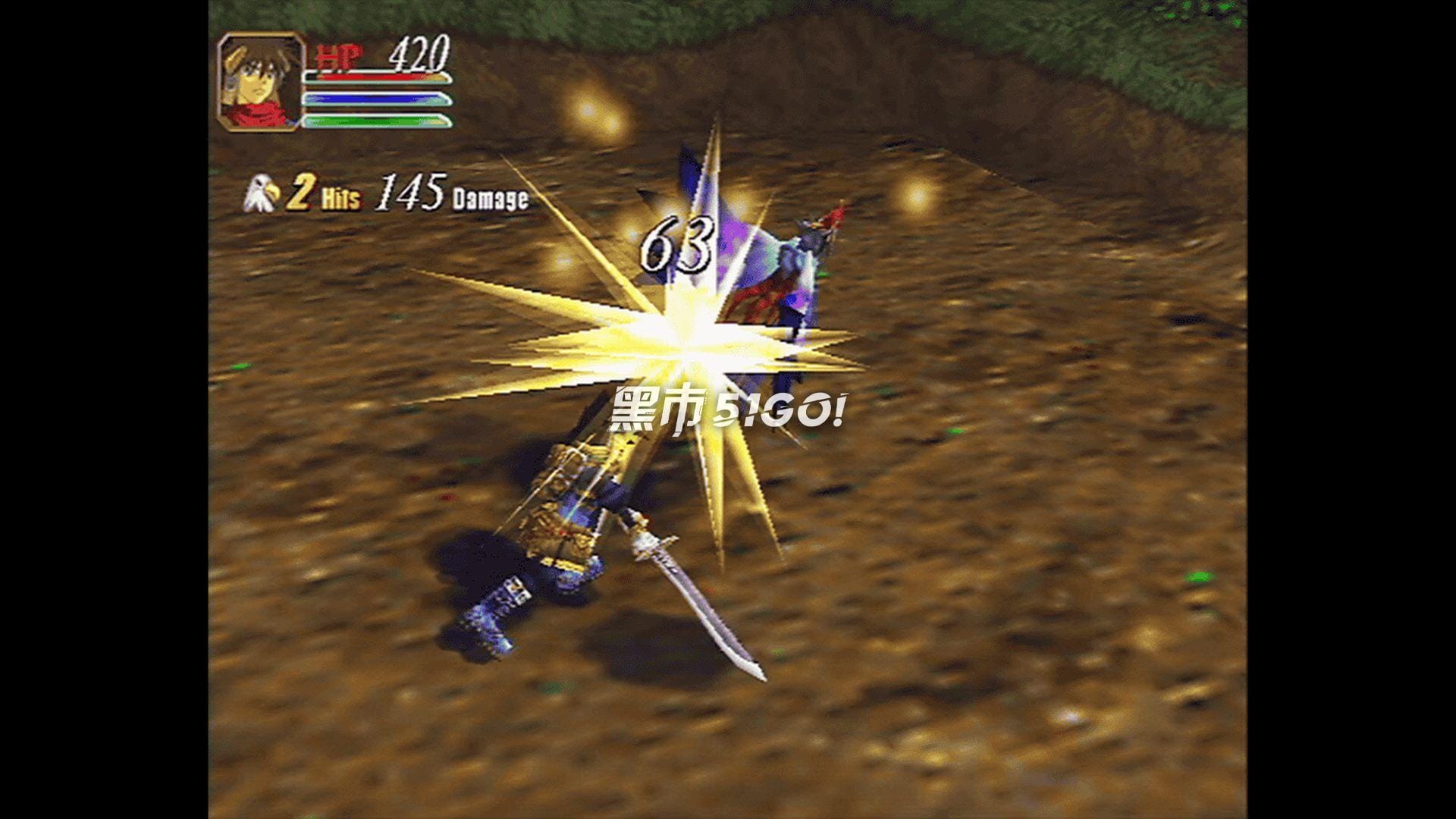The height and width of the screenshot is (819, 1456).
Task: Expand the 2 Hits counter
Action: click(x=303, y=193)
